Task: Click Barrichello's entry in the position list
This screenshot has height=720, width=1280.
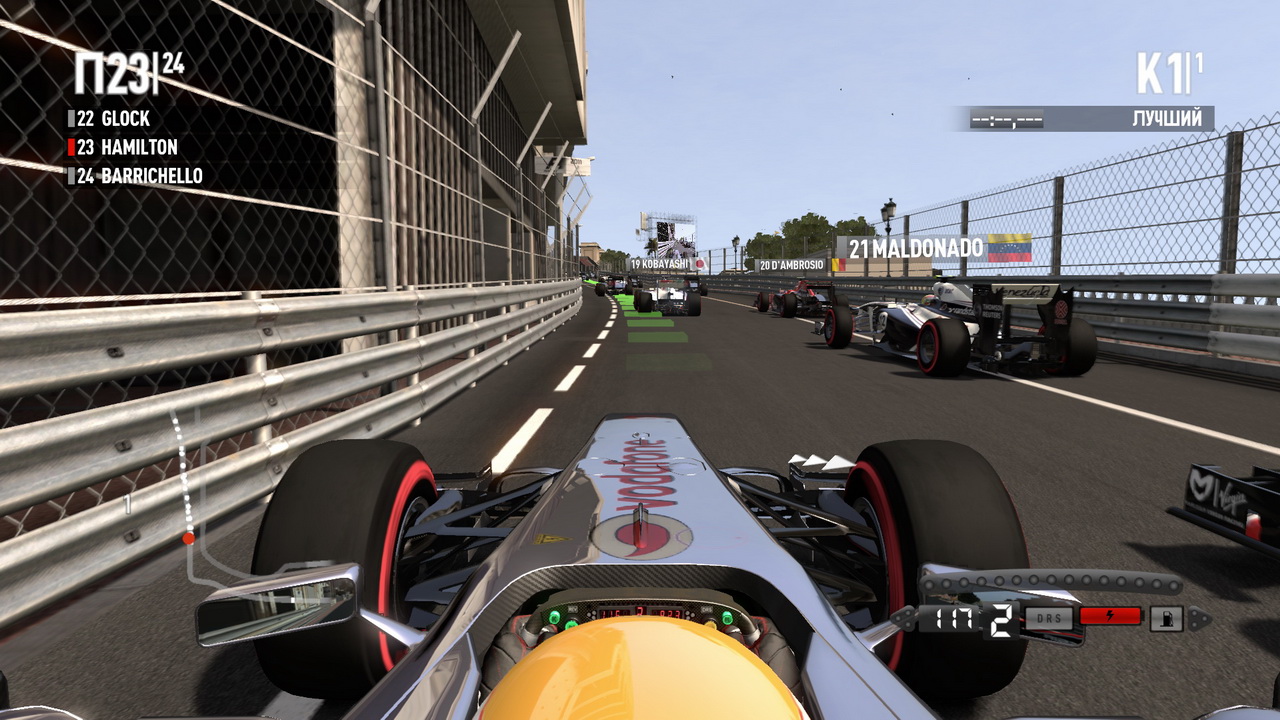Action: tap(139, 176)
